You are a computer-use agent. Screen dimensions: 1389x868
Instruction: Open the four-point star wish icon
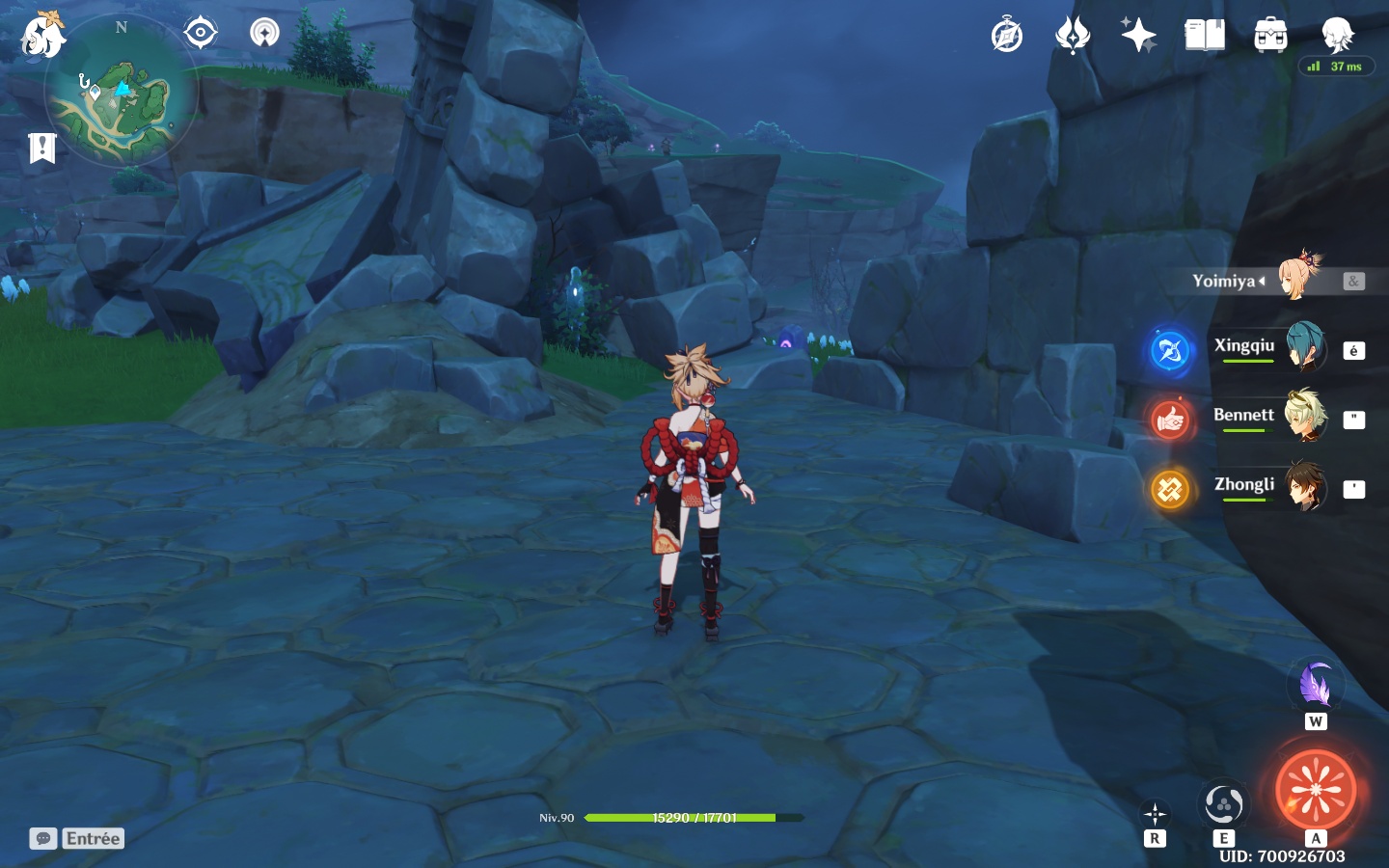[1138, 37]
